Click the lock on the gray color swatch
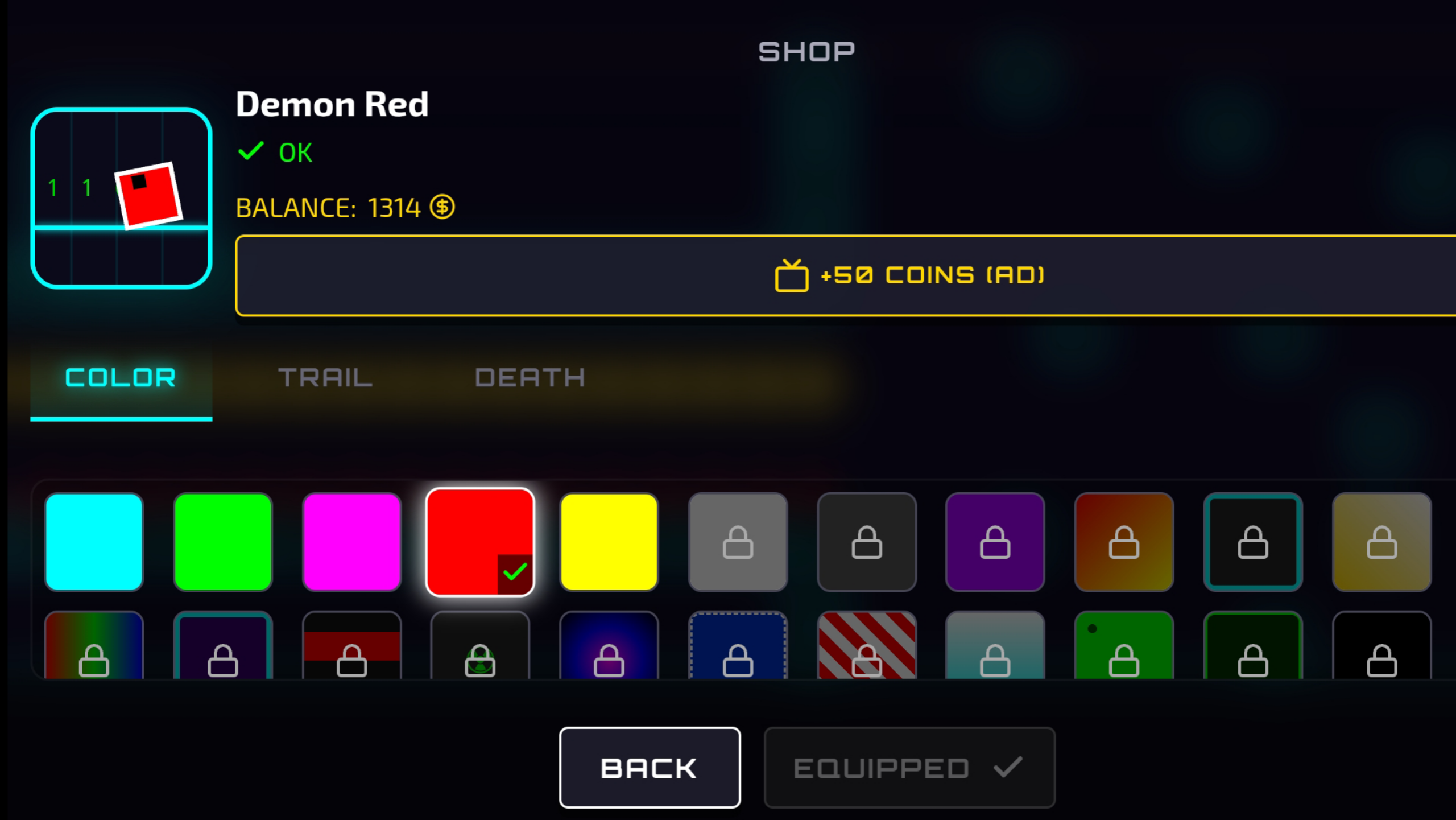1456x820 pixels. pyautogui.click(x=738, y=541)
